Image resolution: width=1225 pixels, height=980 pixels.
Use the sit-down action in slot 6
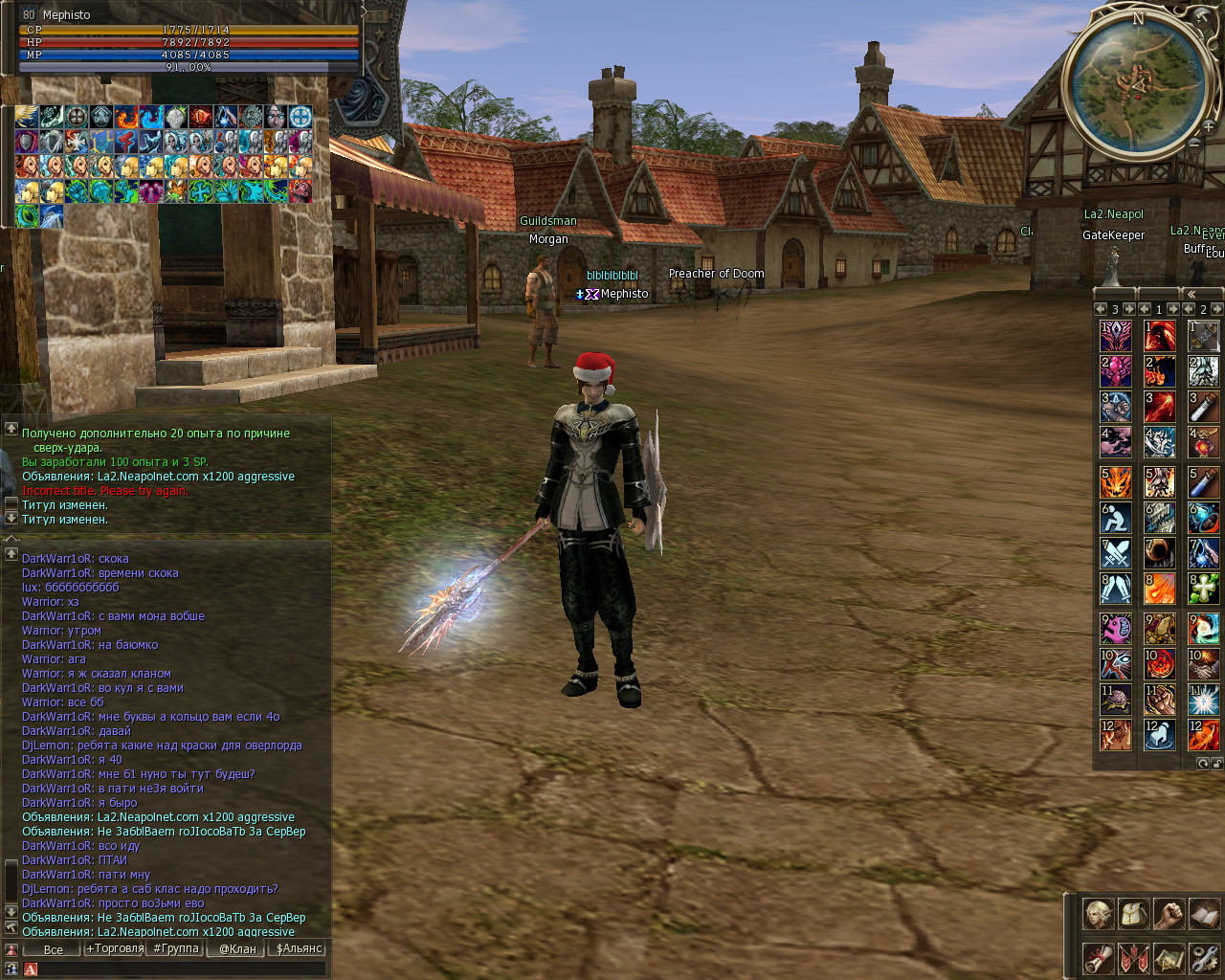[x=1115, y=518]
